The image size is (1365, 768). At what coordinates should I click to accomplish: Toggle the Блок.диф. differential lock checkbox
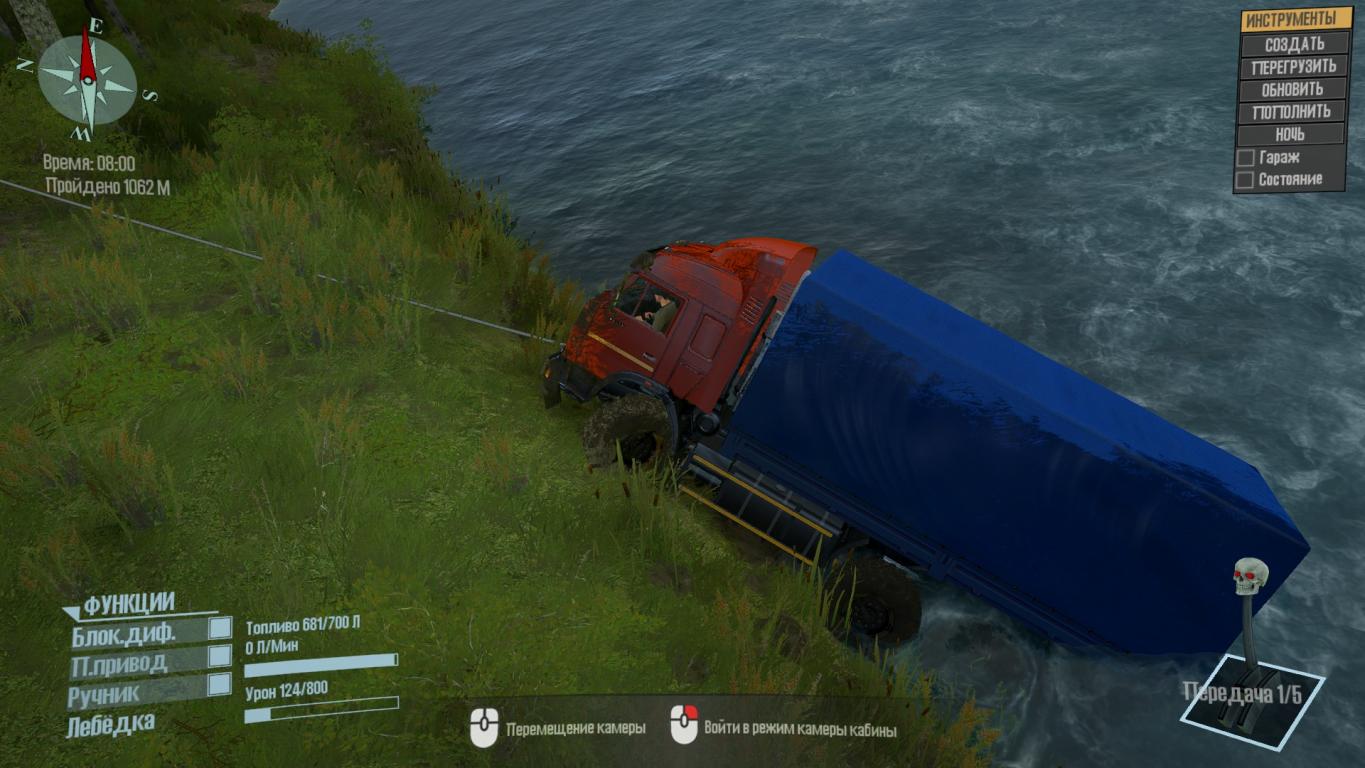[x=219, y=629]
